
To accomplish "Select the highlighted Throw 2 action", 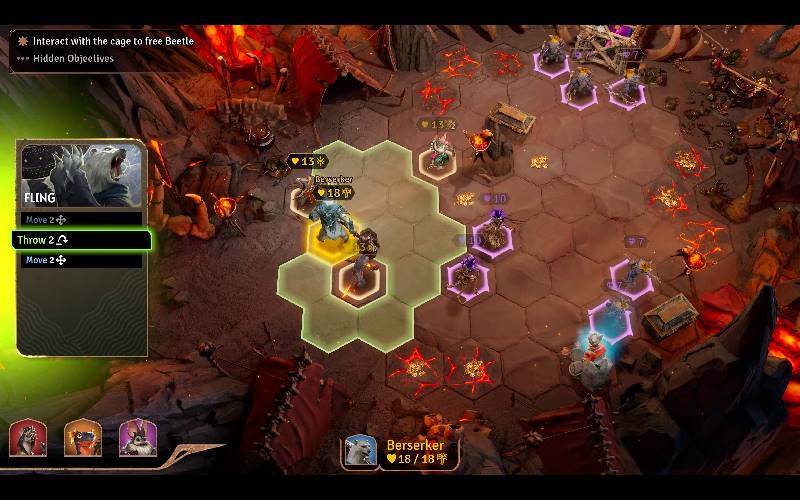I will 82,240.
